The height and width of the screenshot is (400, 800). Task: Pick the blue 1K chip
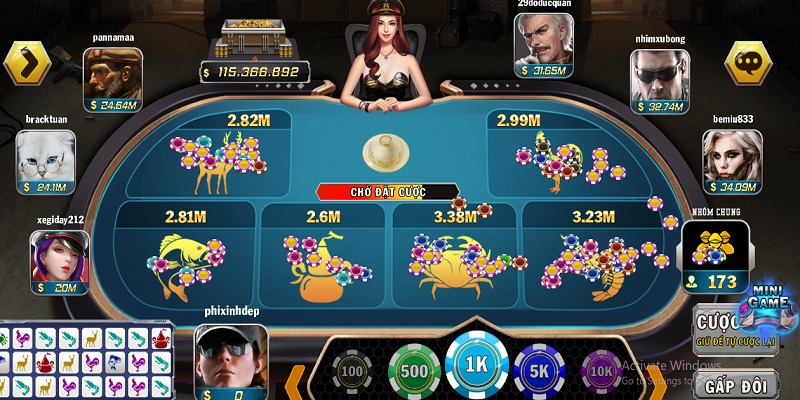click(477, 367)
